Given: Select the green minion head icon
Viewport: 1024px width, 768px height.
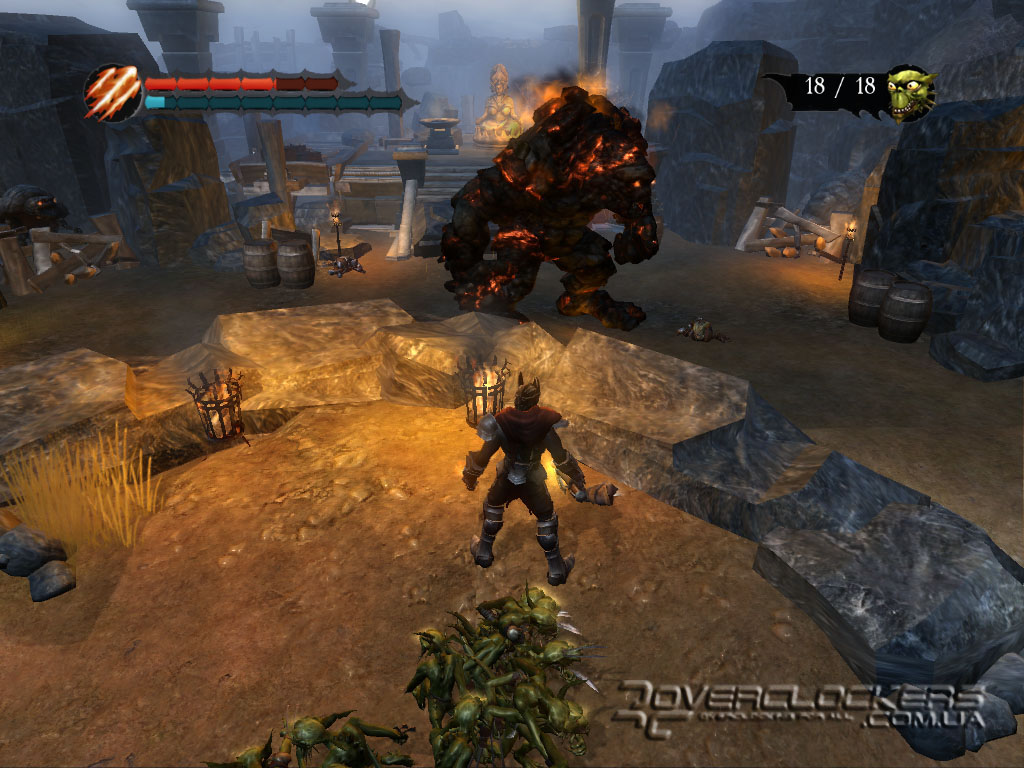Looking at the screenshot, I should tap(909, 93).
